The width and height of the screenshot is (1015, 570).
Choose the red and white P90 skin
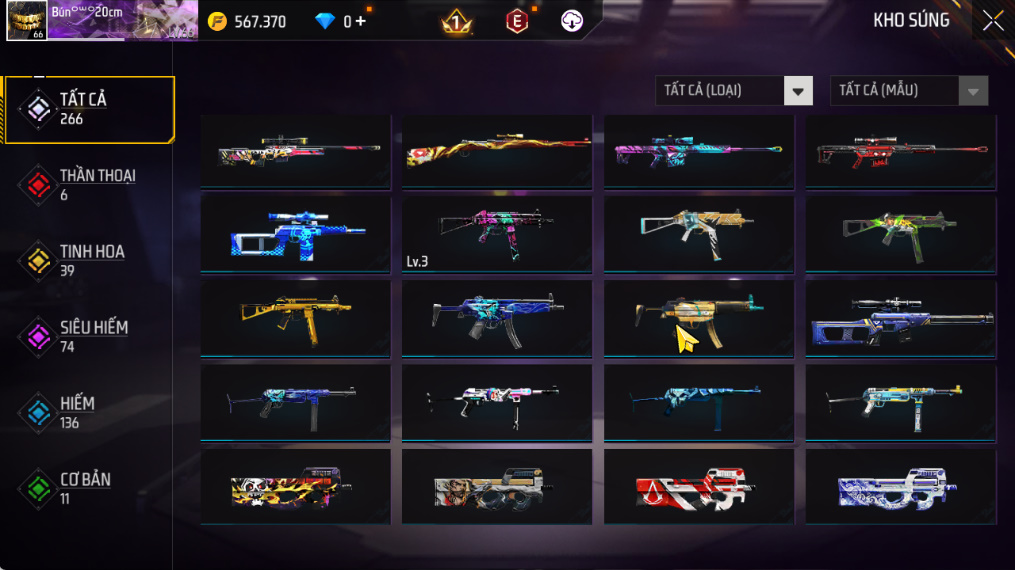(698, 487)
